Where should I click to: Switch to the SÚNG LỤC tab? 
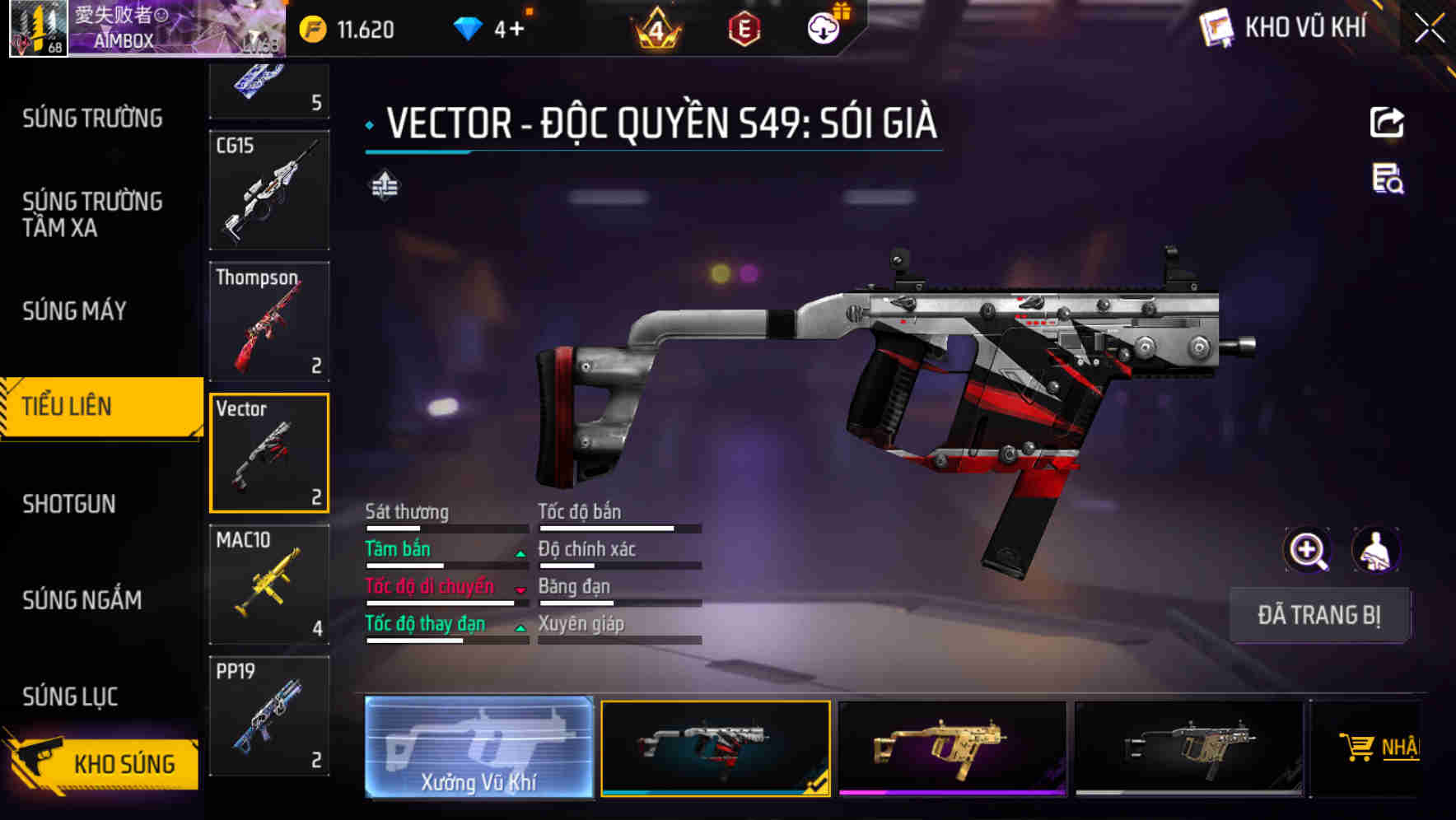tap(69, 697)
